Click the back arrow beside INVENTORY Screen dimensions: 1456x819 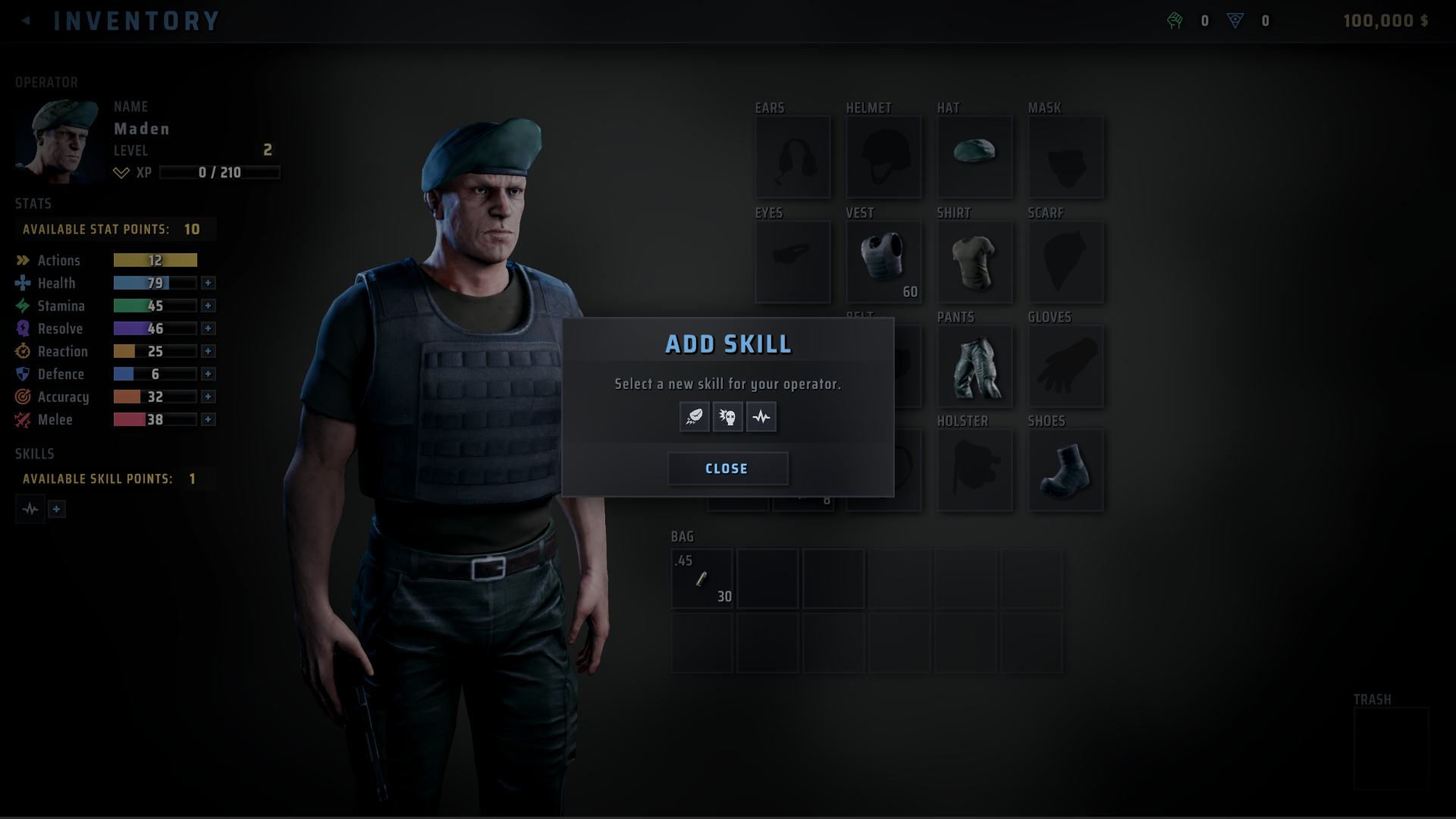coord(26,20)
